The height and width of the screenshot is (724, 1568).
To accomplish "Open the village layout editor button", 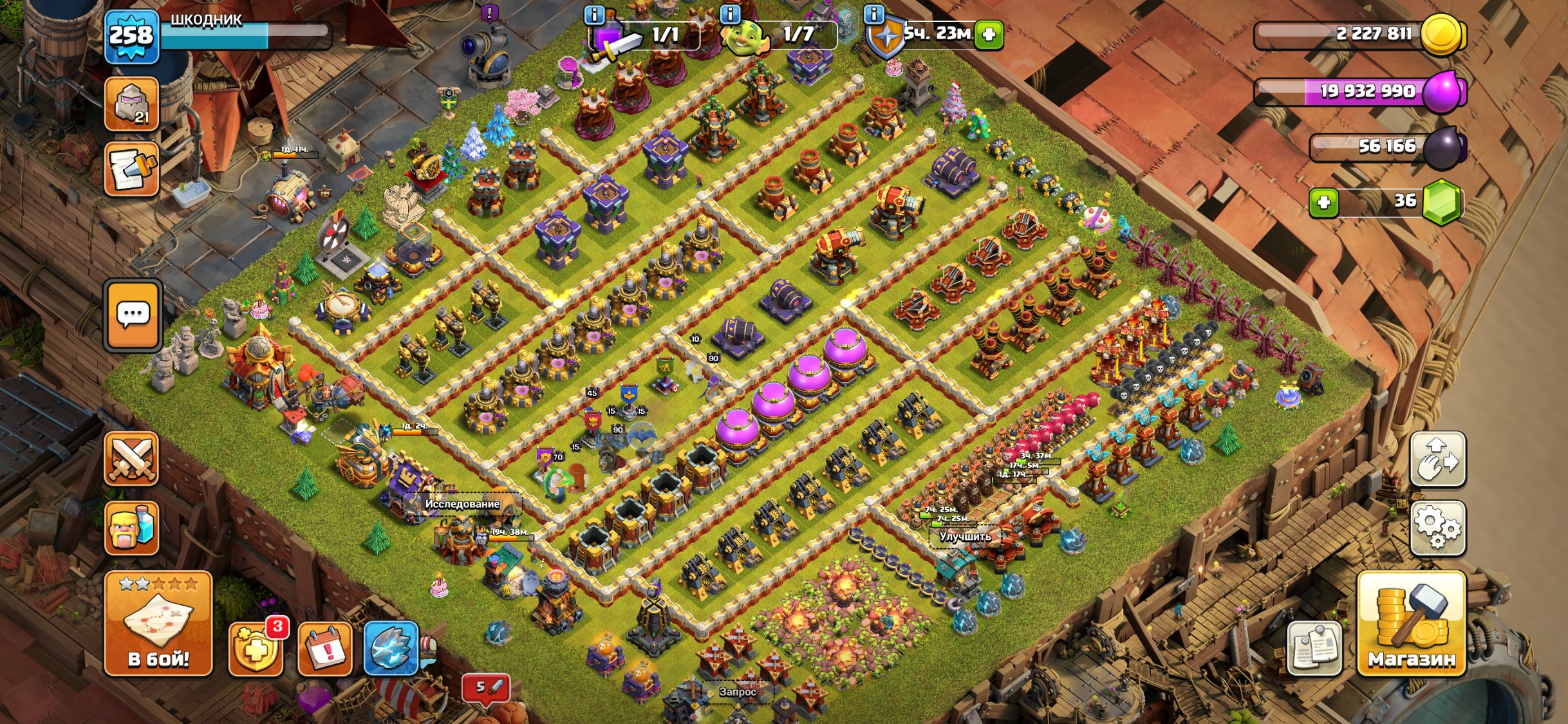I will (x=1438, y=459).
